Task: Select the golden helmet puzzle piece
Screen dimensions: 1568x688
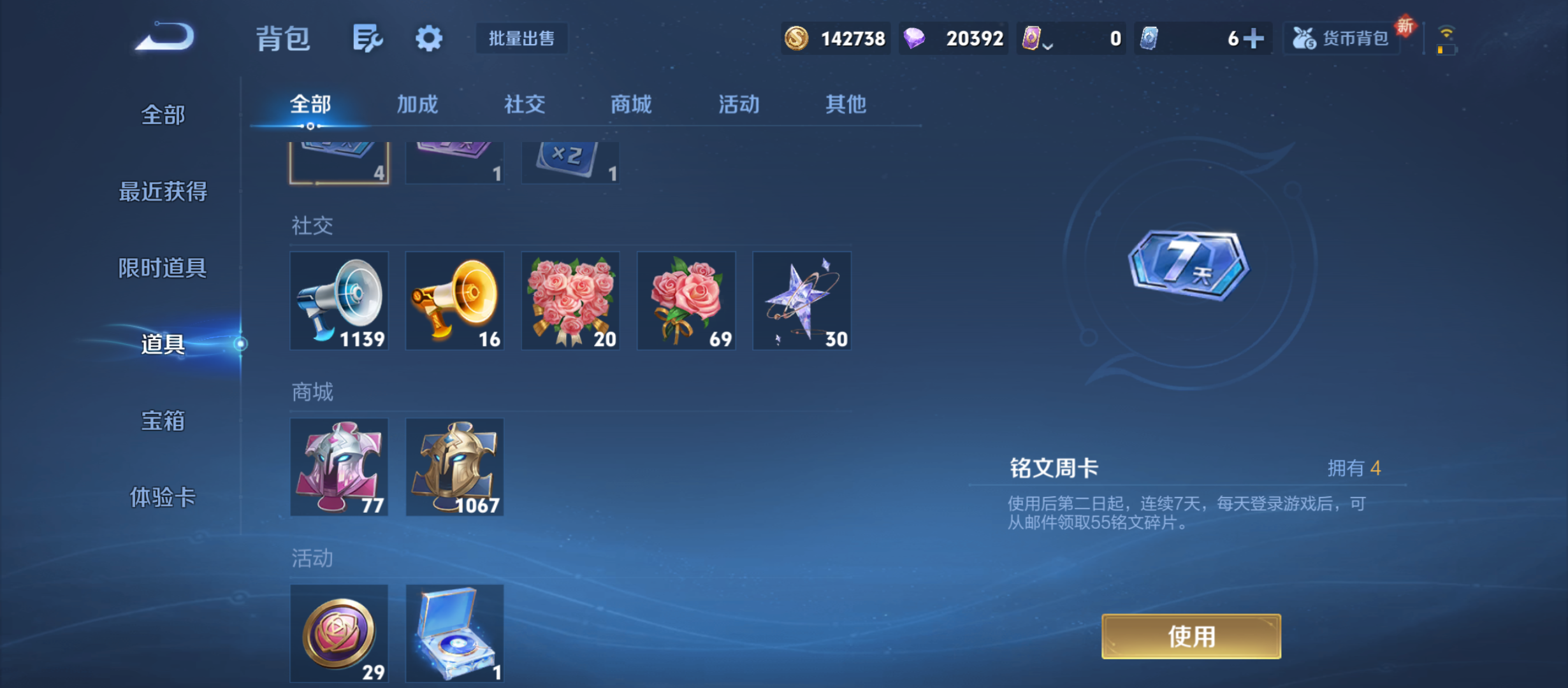Action: pos(454,468)
